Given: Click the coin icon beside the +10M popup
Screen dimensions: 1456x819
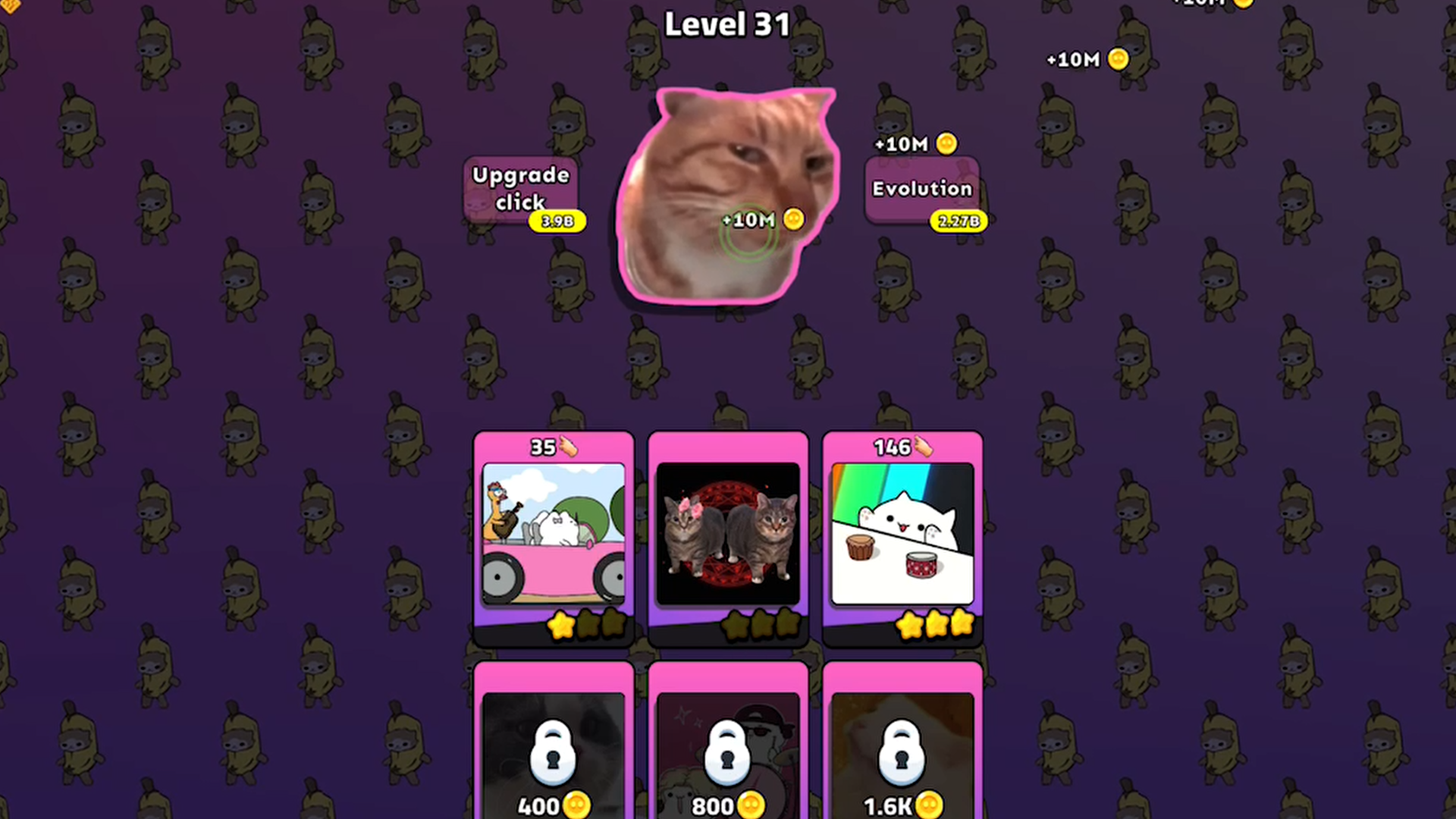Looking at the screenshot, I should point(793,220).
